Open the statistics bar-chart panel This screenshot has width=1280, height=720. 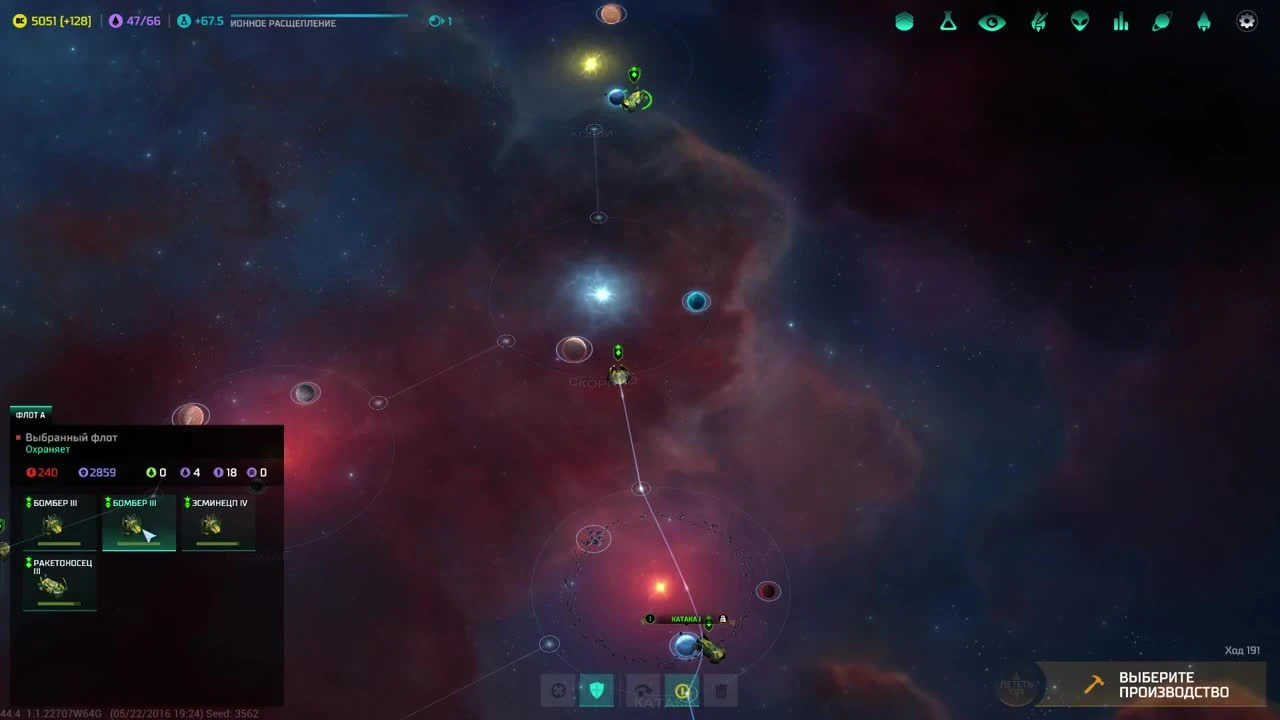pyautogui.click(x=1121, y=20)
